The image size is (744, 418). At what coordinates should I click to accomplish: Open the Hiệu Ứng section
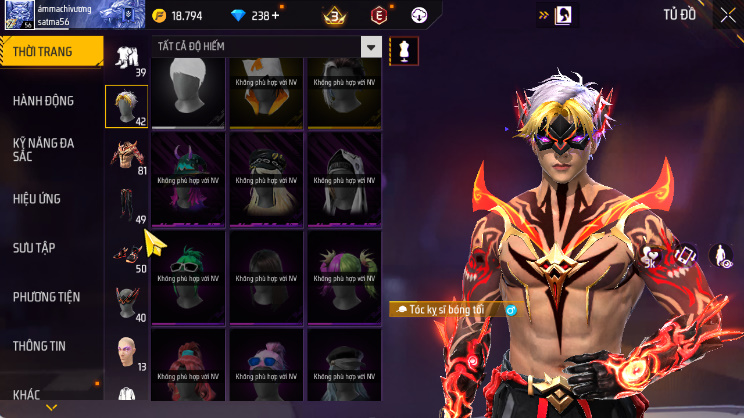click(x=38, y=199)
